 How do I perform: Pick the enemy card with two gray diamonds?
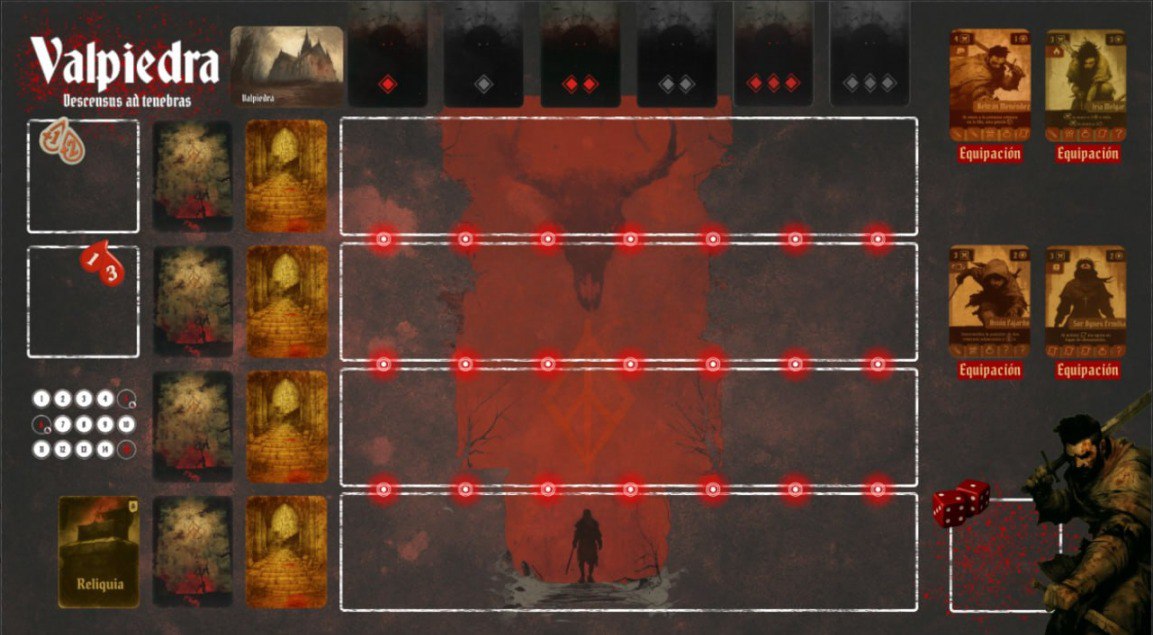click(676, 54)
